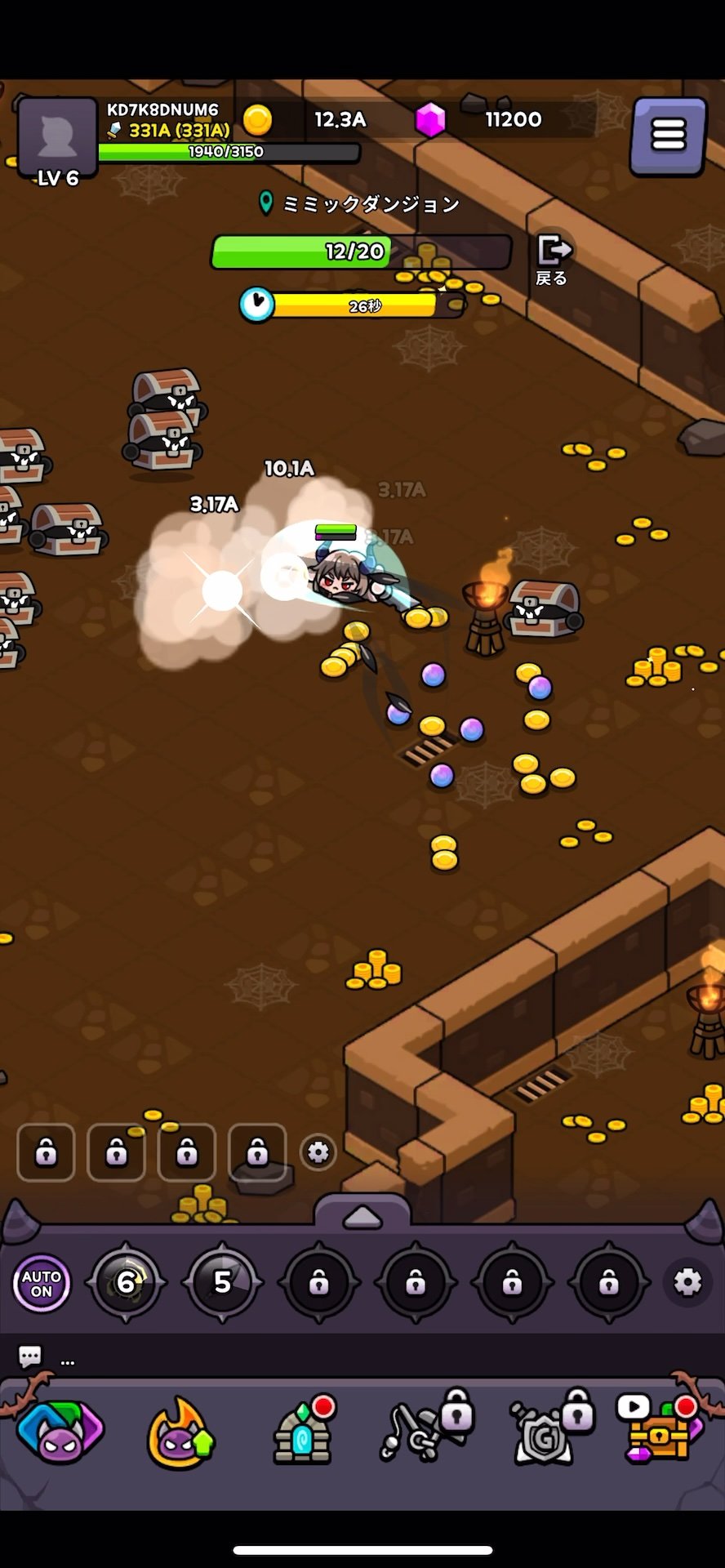Expand the panel with the up arrow

362,1217
